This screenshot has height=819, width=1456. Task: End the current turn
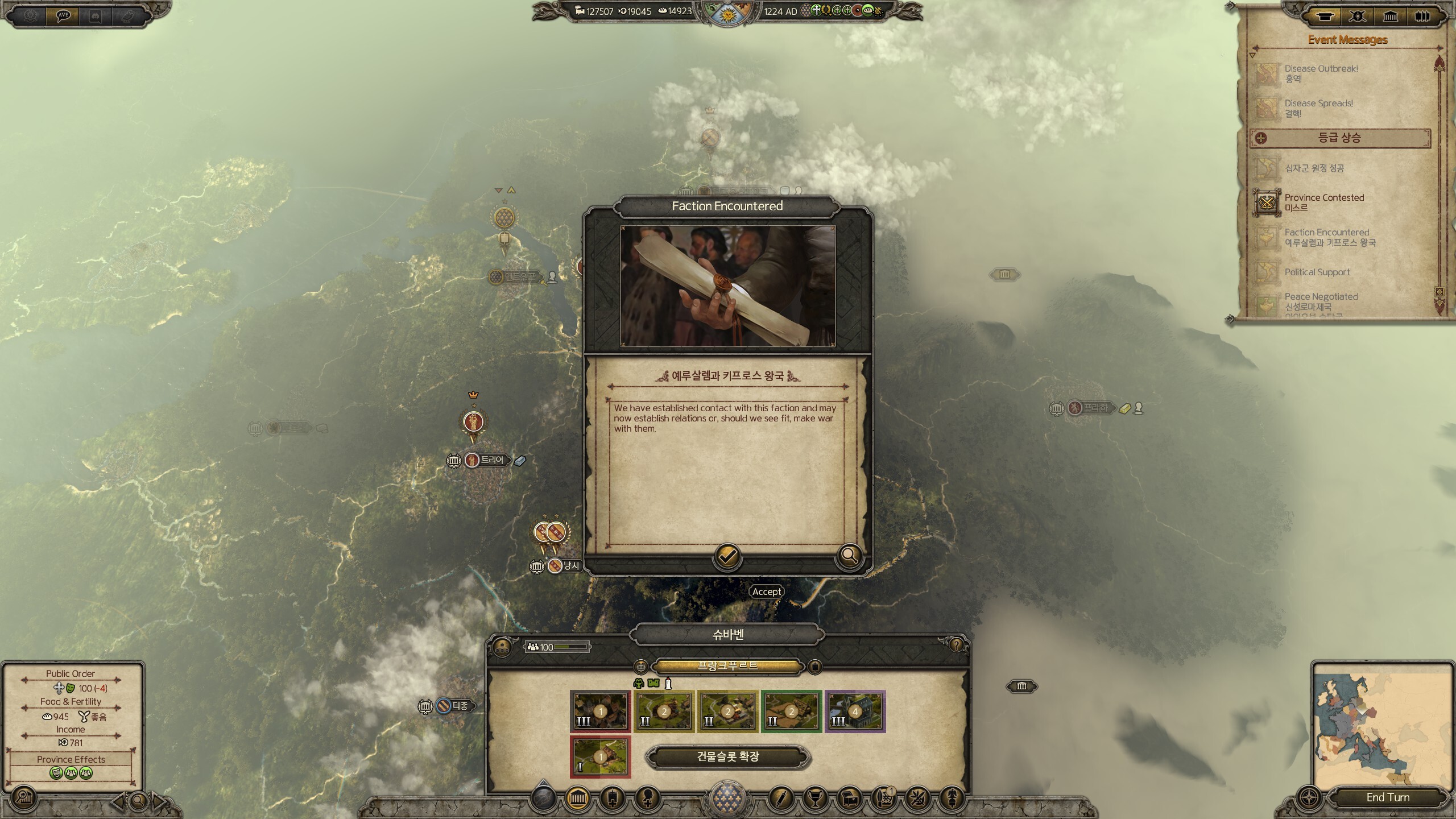pos(1387,797)
